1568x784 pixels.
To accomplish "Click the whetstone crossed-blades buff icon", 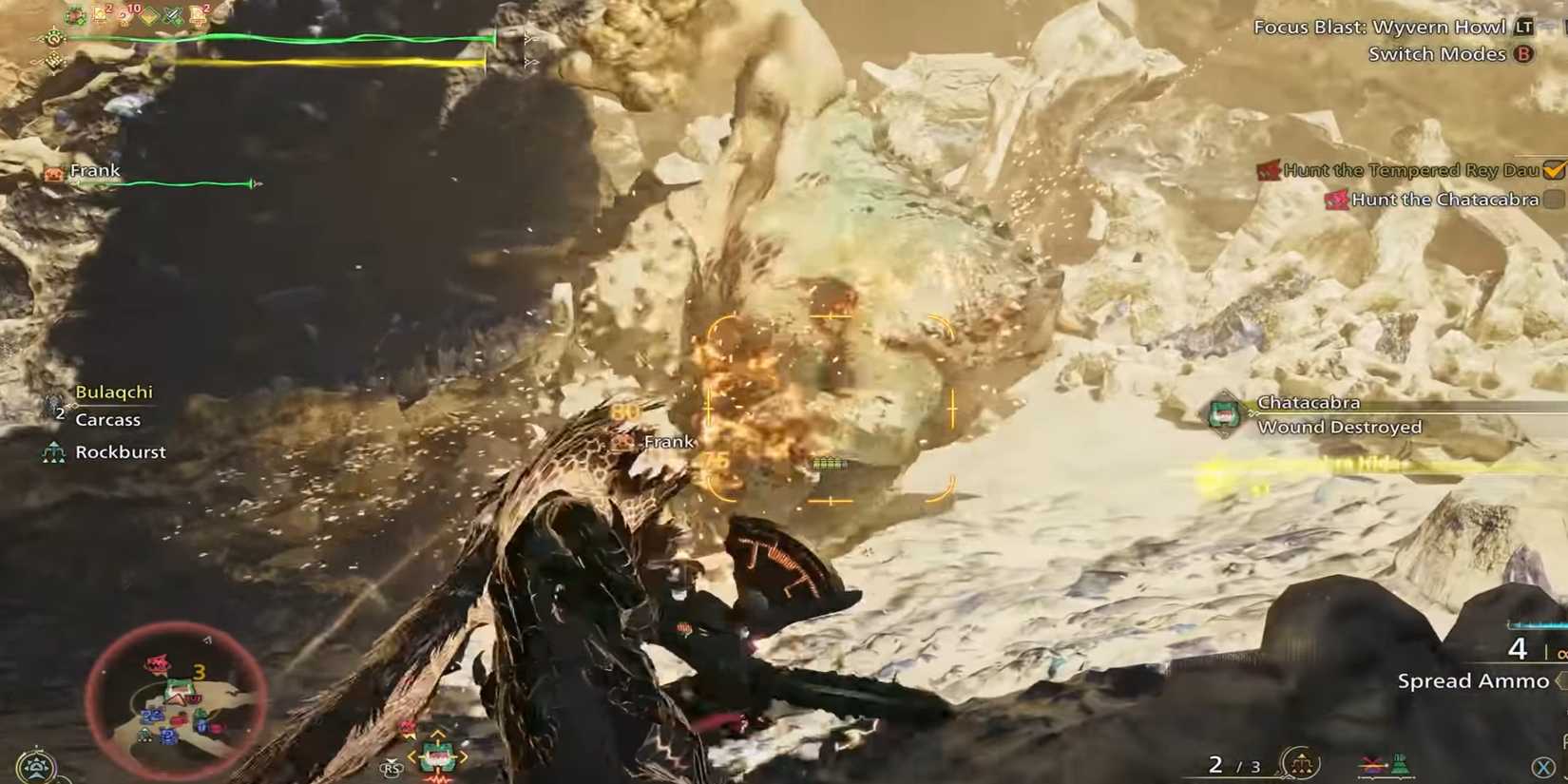I will click(x=172, y=14).
